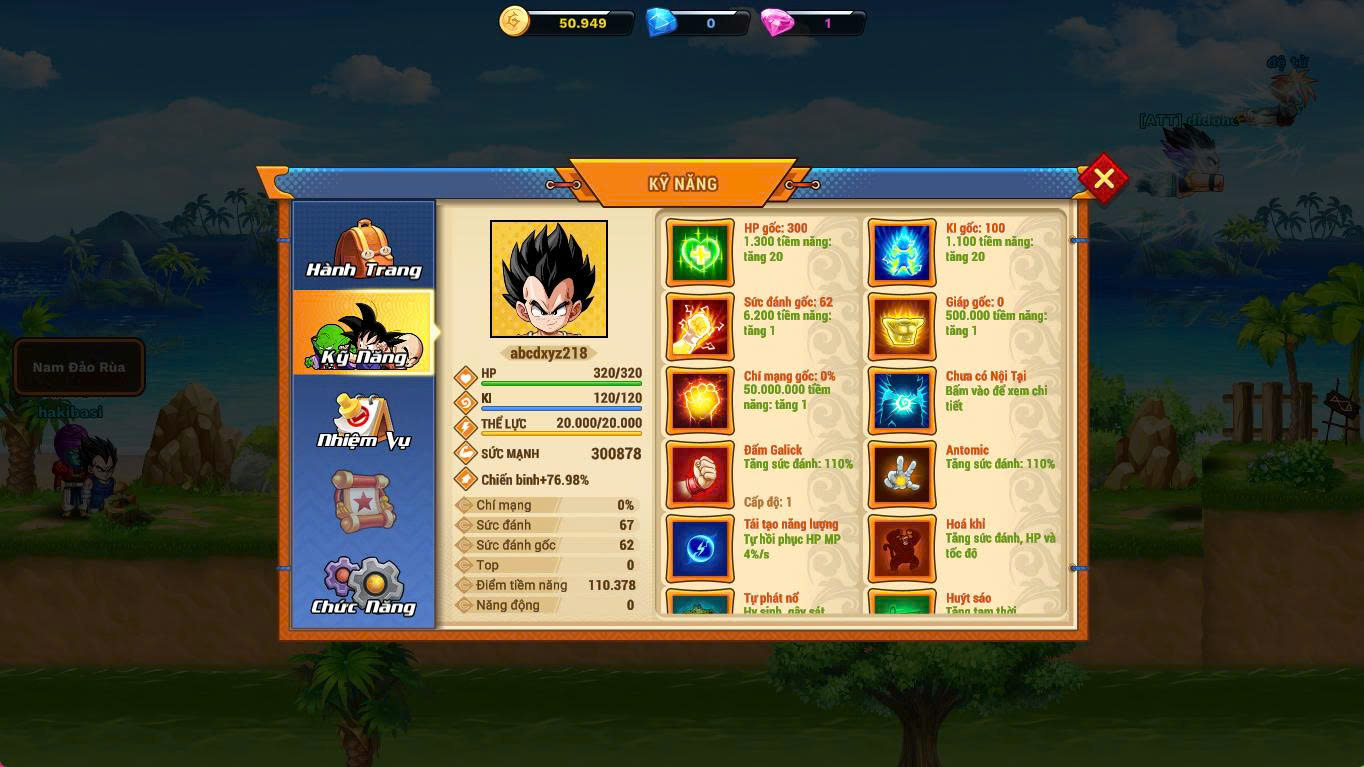Boost the Chí mạng gốc crit stat
Image resolution: width=1364 pixels, height=767 pixels.
[x=700, y=400]
